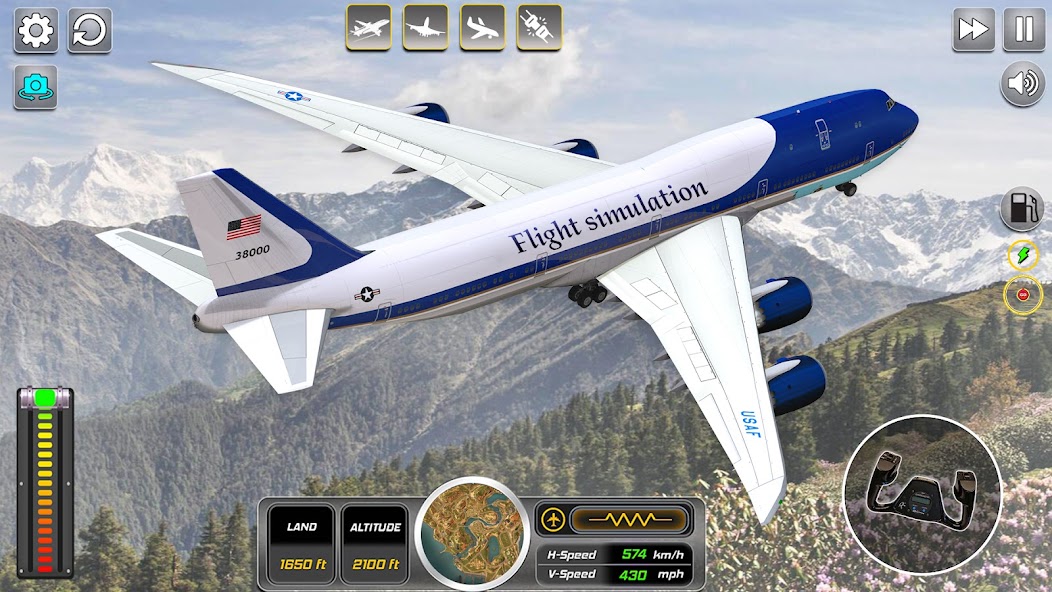Pause the game

click(1024, 29)
